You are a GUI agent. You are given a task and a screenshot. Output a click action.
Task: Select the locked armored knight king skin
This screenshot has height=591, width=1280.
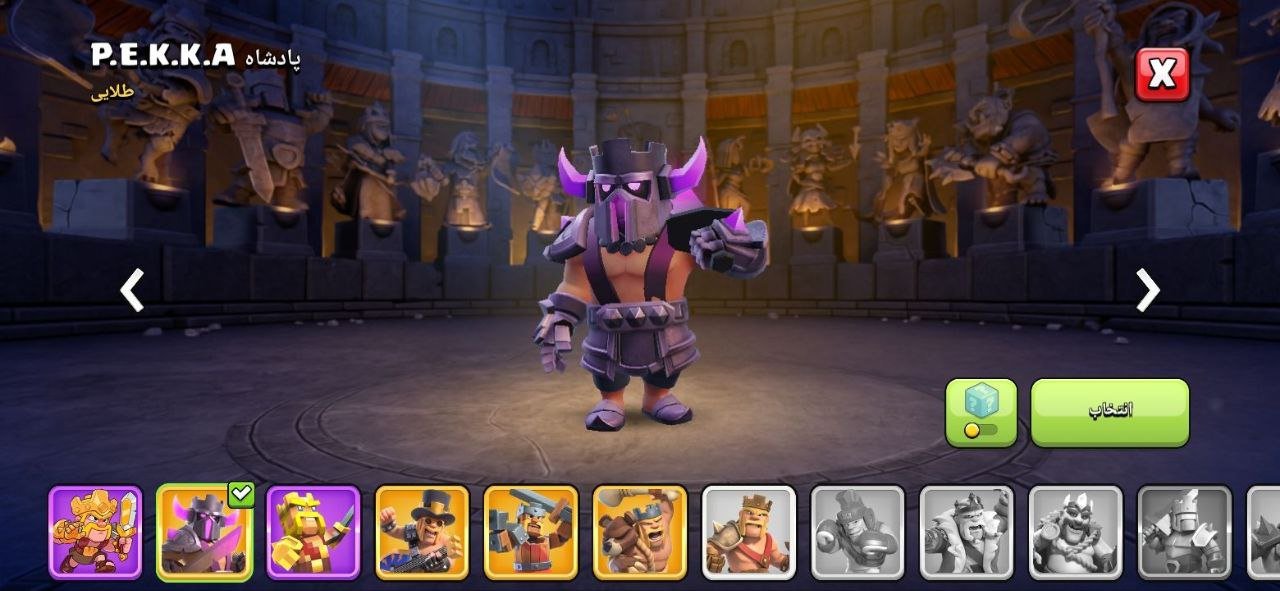pos(1185,532)
